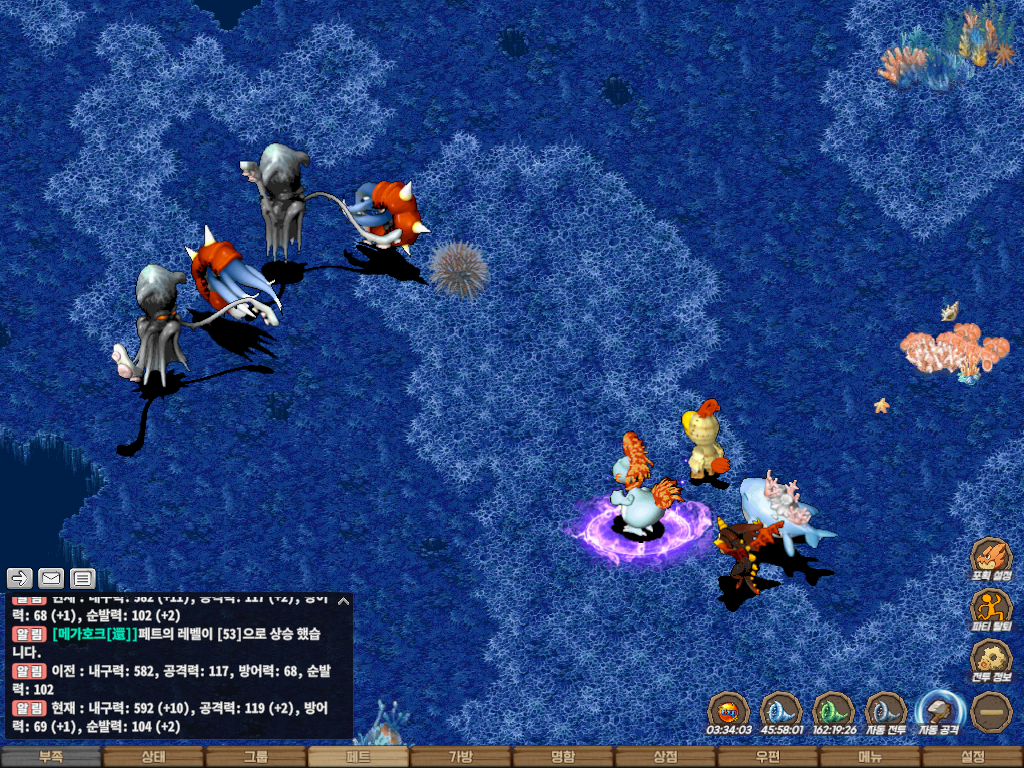Open the 우편 (mail) menu
Screen dimensions: 1024x768
click(x=767, y=757)
